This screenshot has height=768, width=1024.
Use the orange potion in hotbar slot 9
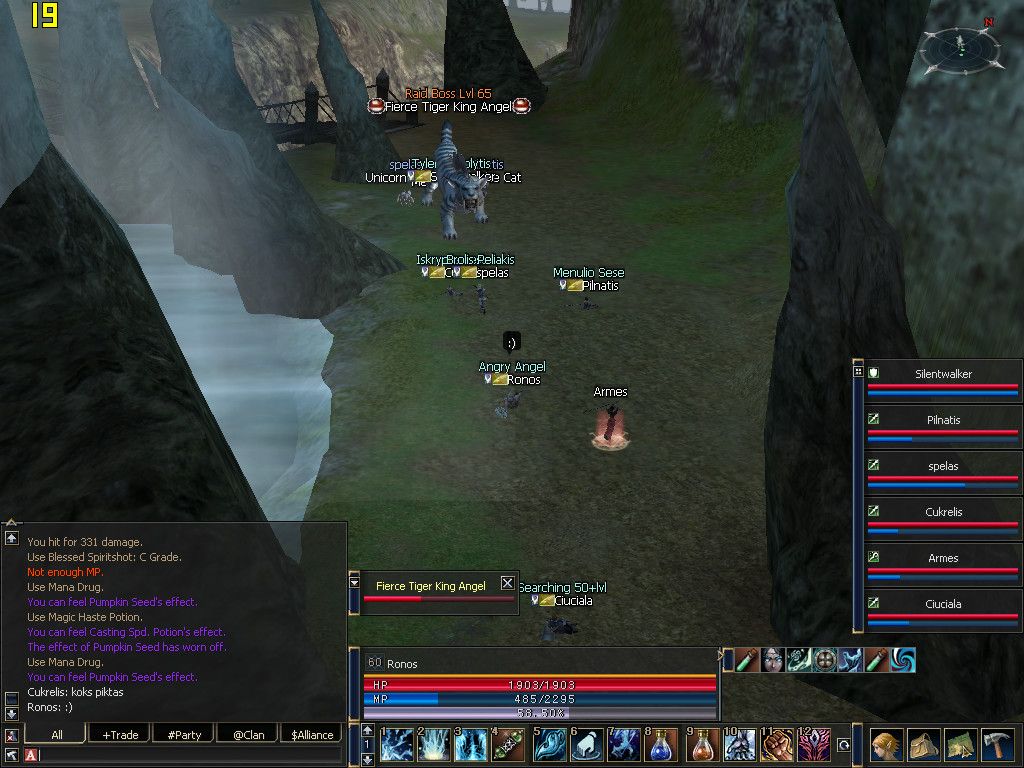pos(701,746)
